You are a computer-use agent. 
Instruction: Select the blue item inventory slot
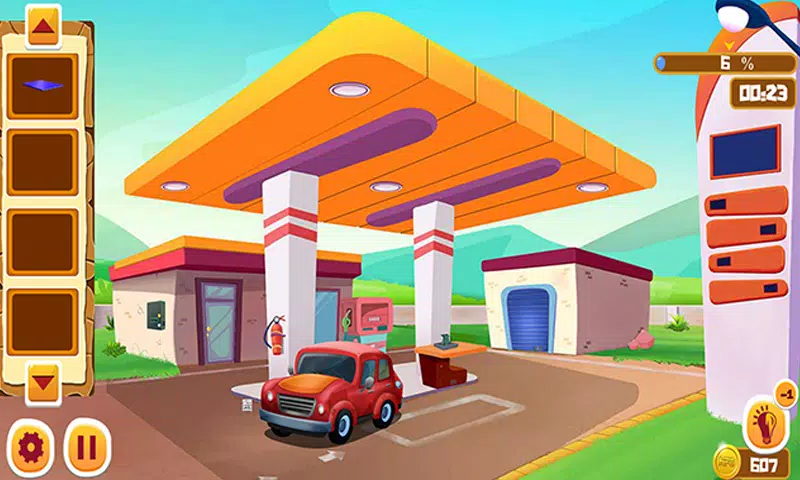[x=43, y=85]
